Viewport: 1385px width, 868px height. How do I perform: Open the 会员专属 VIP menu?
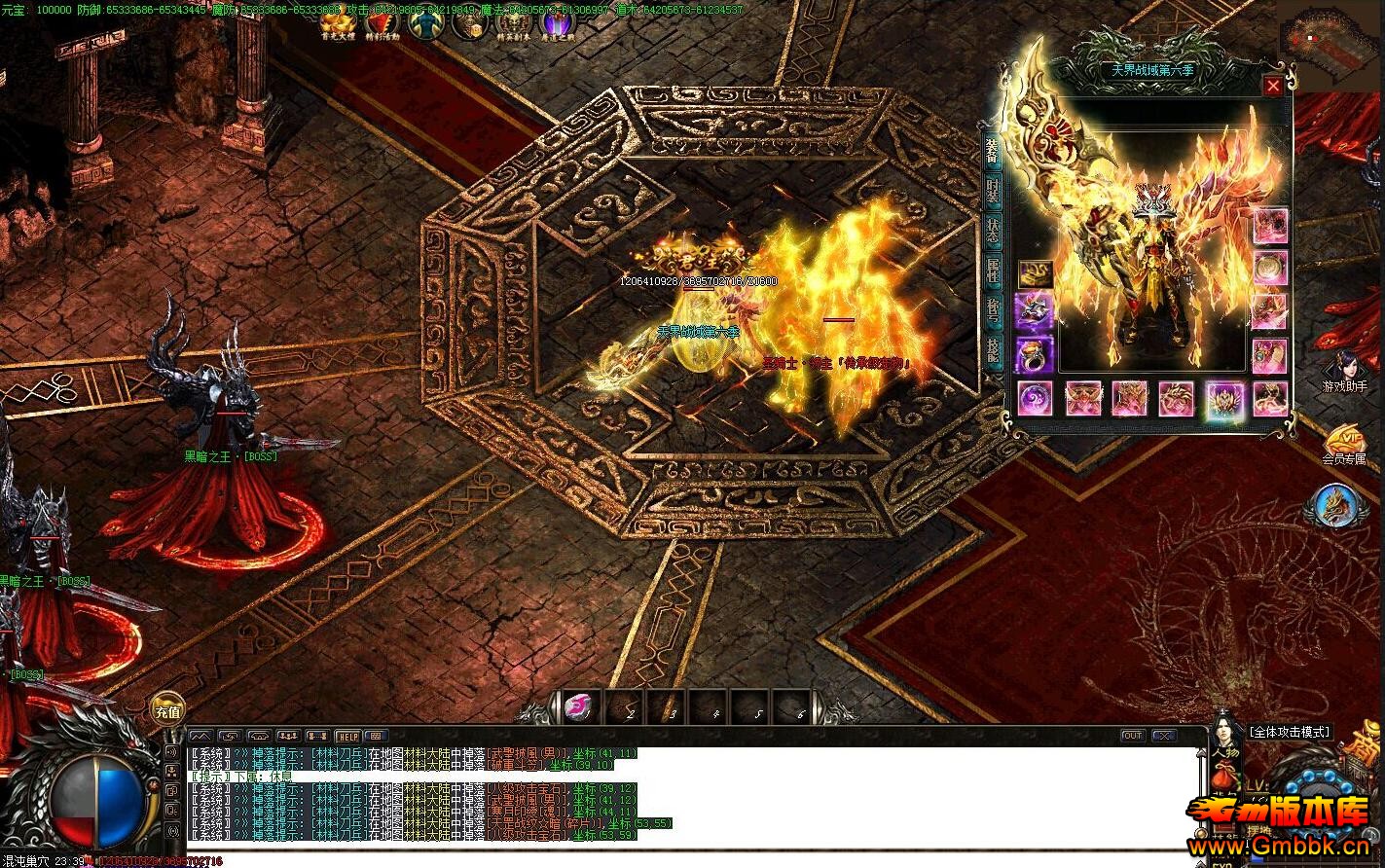(1344, 445)
